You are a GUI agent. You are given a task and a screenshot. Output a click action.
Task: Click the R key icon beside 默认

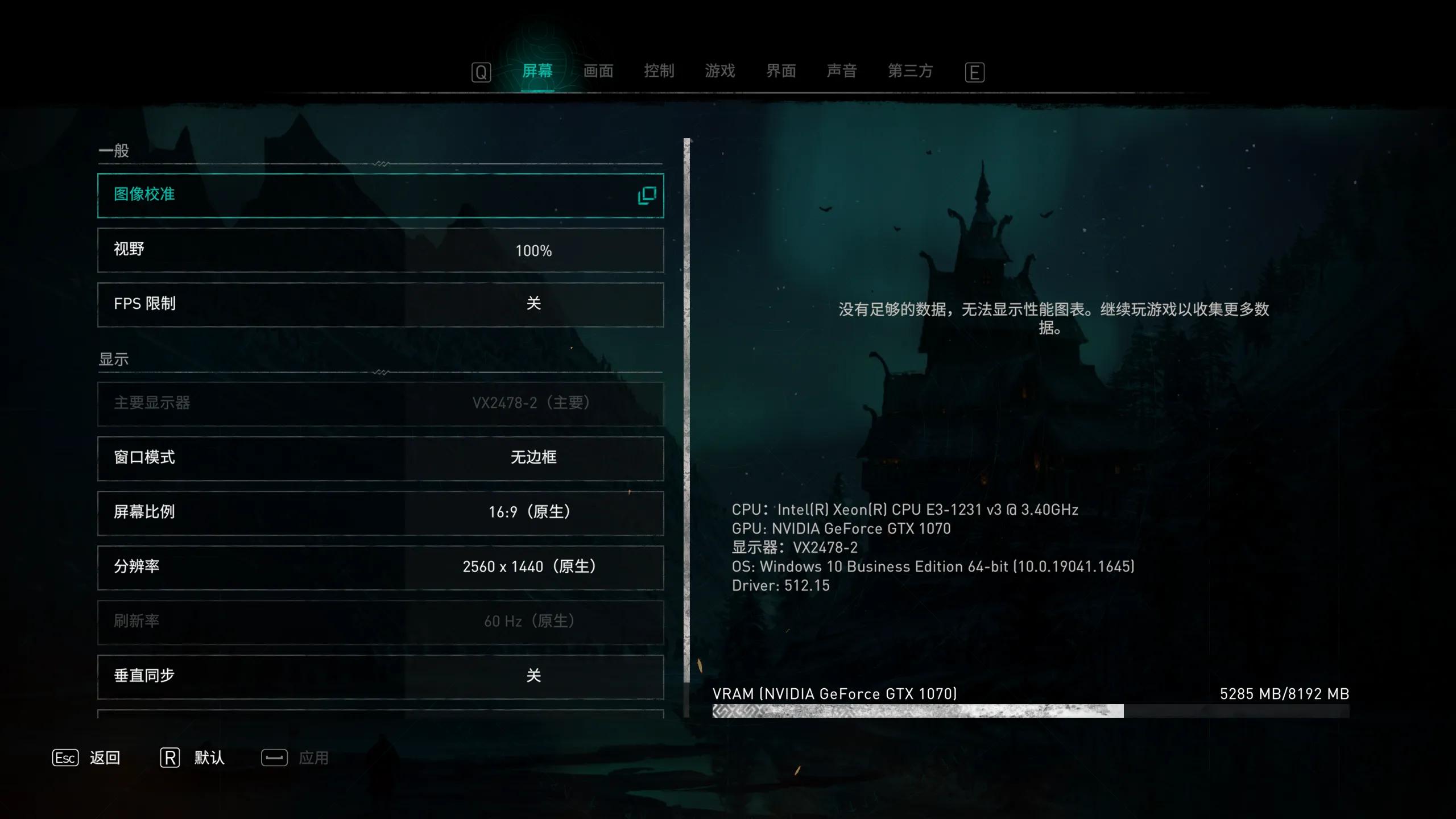(169, 758)
